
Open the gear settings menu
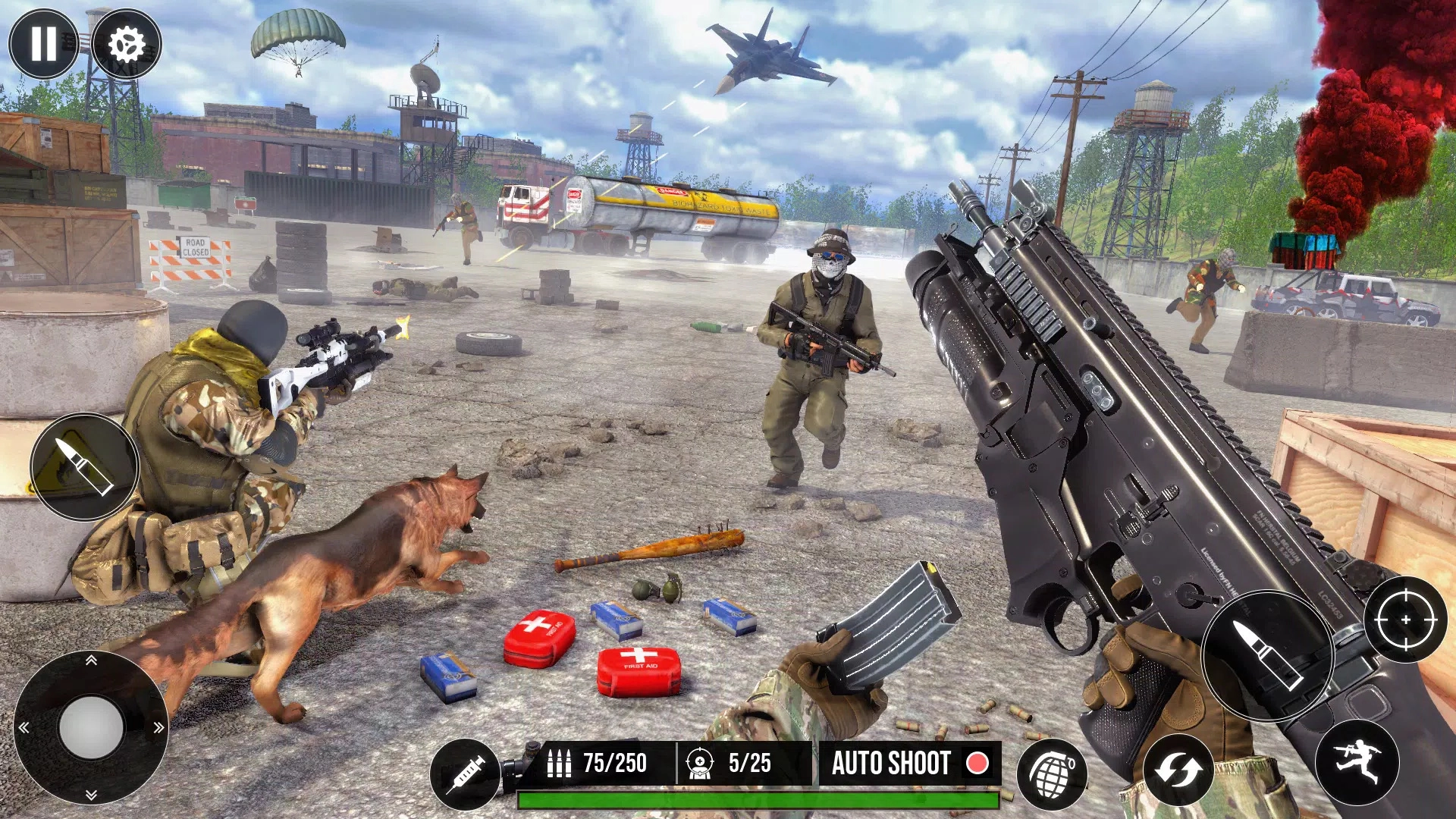point(127,44)
